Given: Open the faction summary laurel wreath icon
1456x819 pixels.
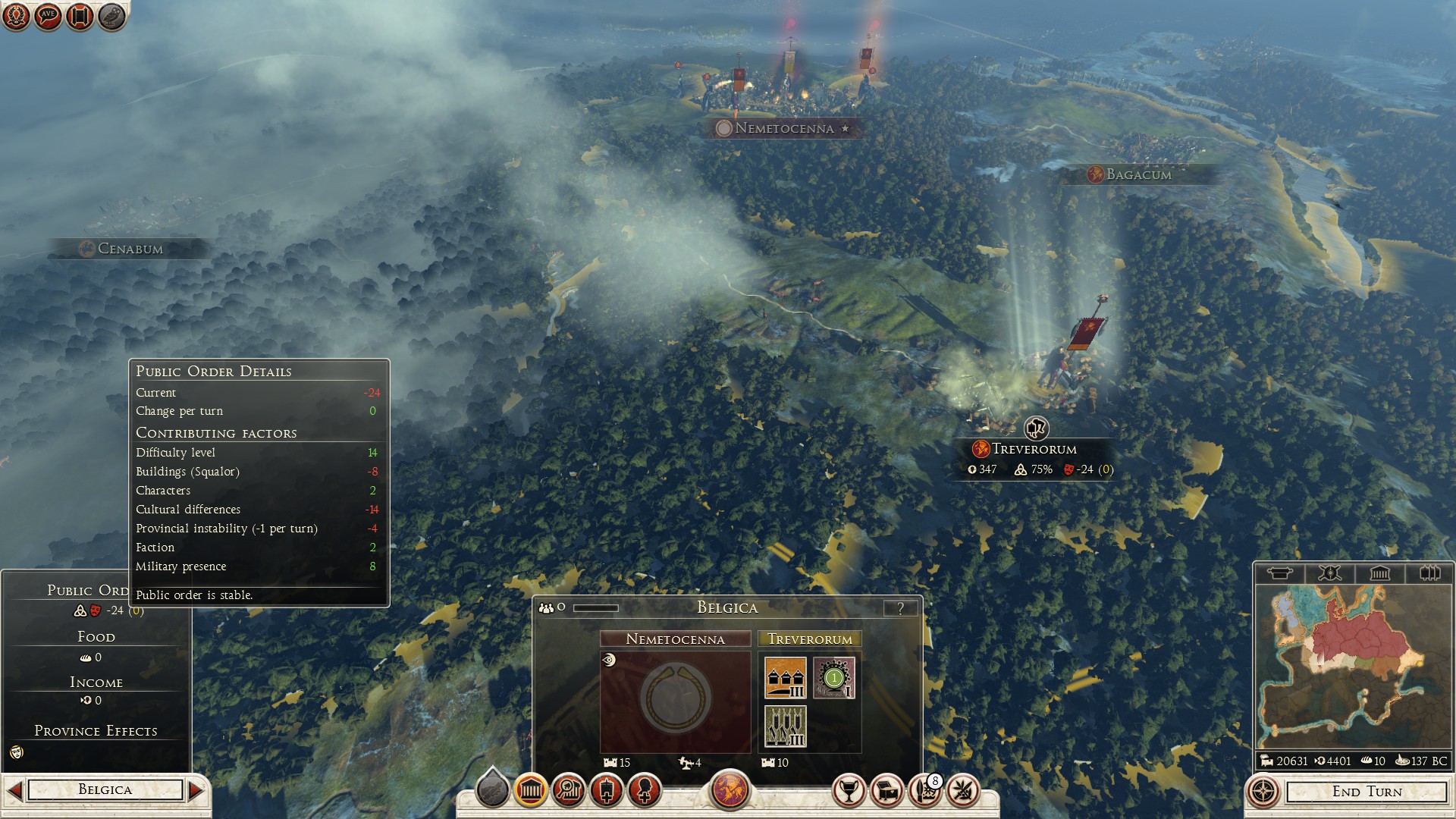Looking at the screenshot, I should (x=16, y=16).
